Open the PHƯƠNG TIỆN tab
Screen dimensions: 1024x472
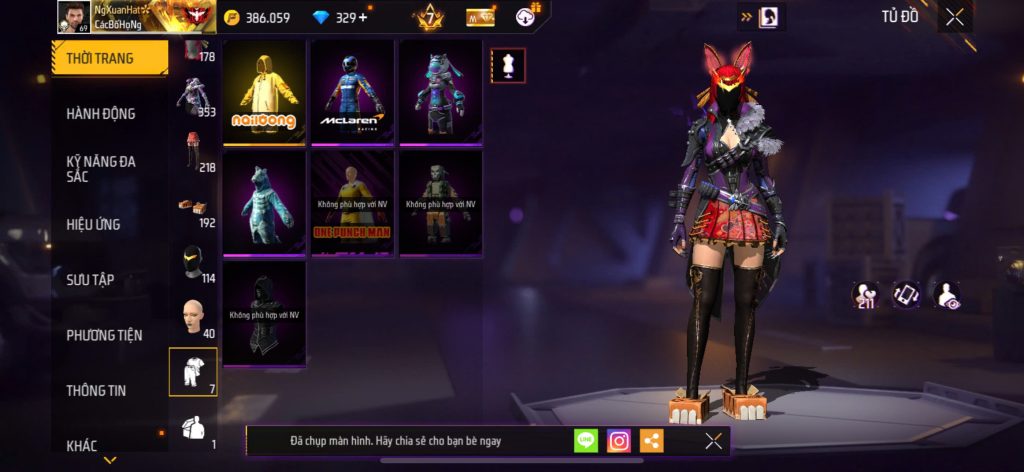point(104,335)
